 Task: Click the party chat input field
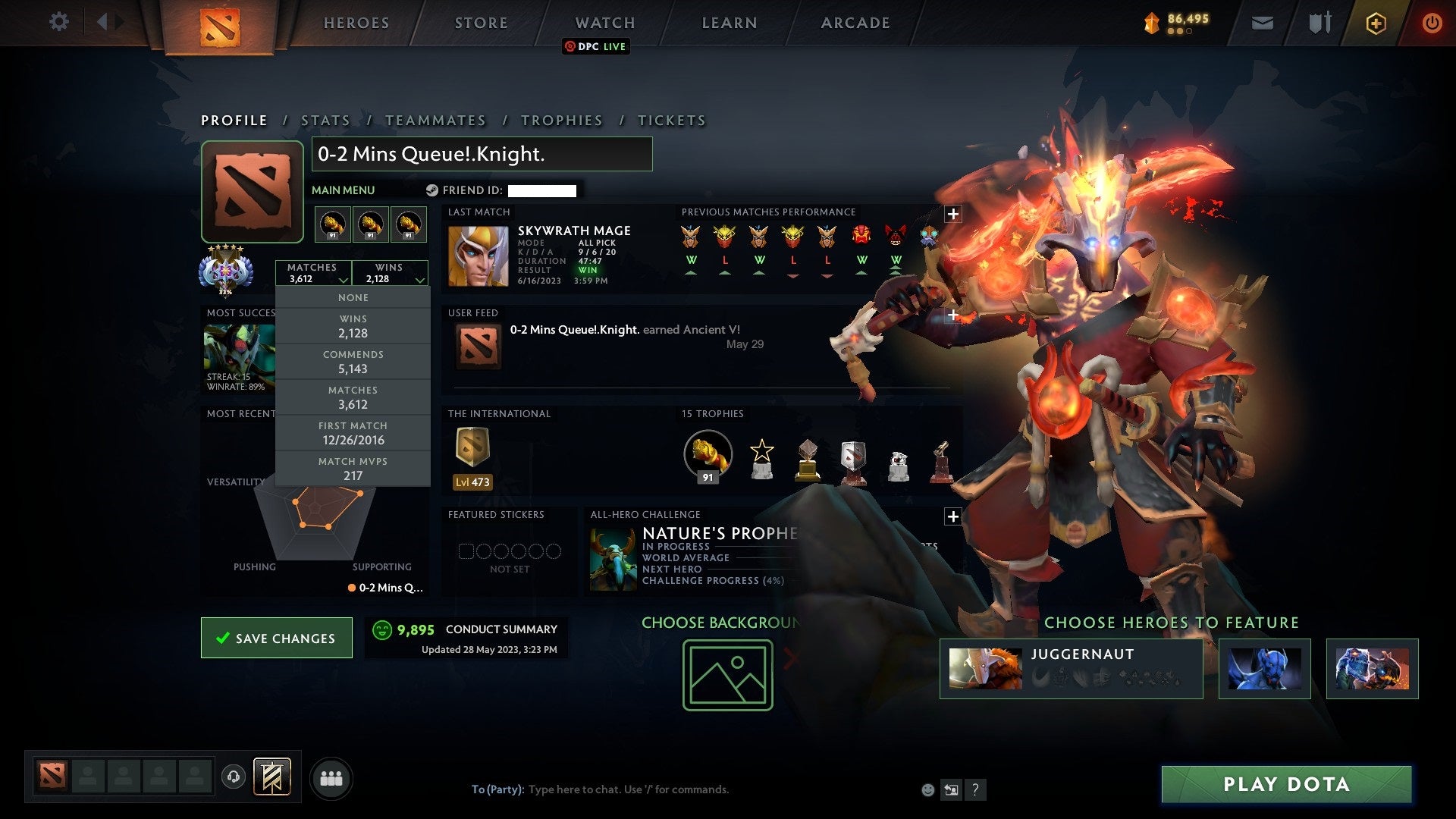(x=629, y=789)
